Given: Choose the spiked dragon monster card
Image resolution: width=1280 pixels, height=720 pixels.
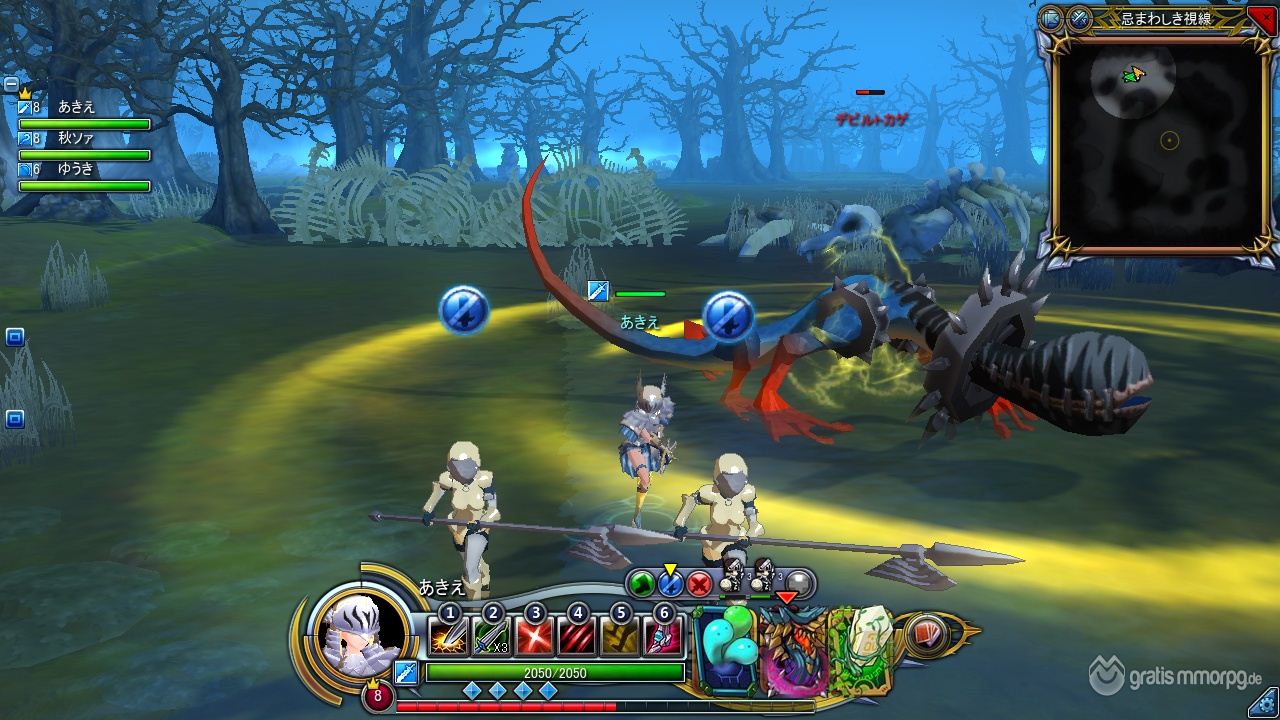Looking at the screenshot, I should coord(792,650).
